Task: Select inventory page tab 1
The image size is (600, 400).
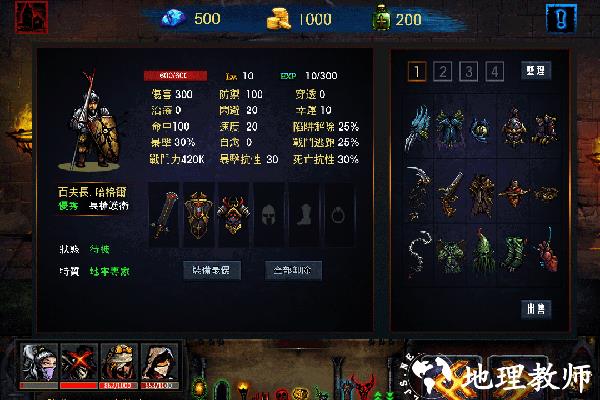Action: (x=416, y=71)
